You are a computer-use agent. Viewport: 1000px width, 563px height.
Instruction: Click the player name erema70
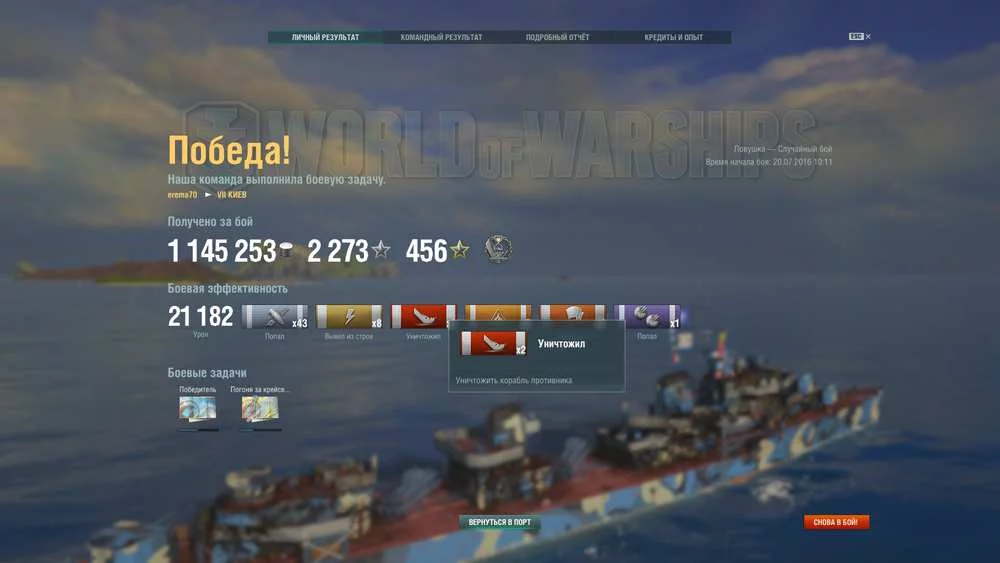point(183,194)
